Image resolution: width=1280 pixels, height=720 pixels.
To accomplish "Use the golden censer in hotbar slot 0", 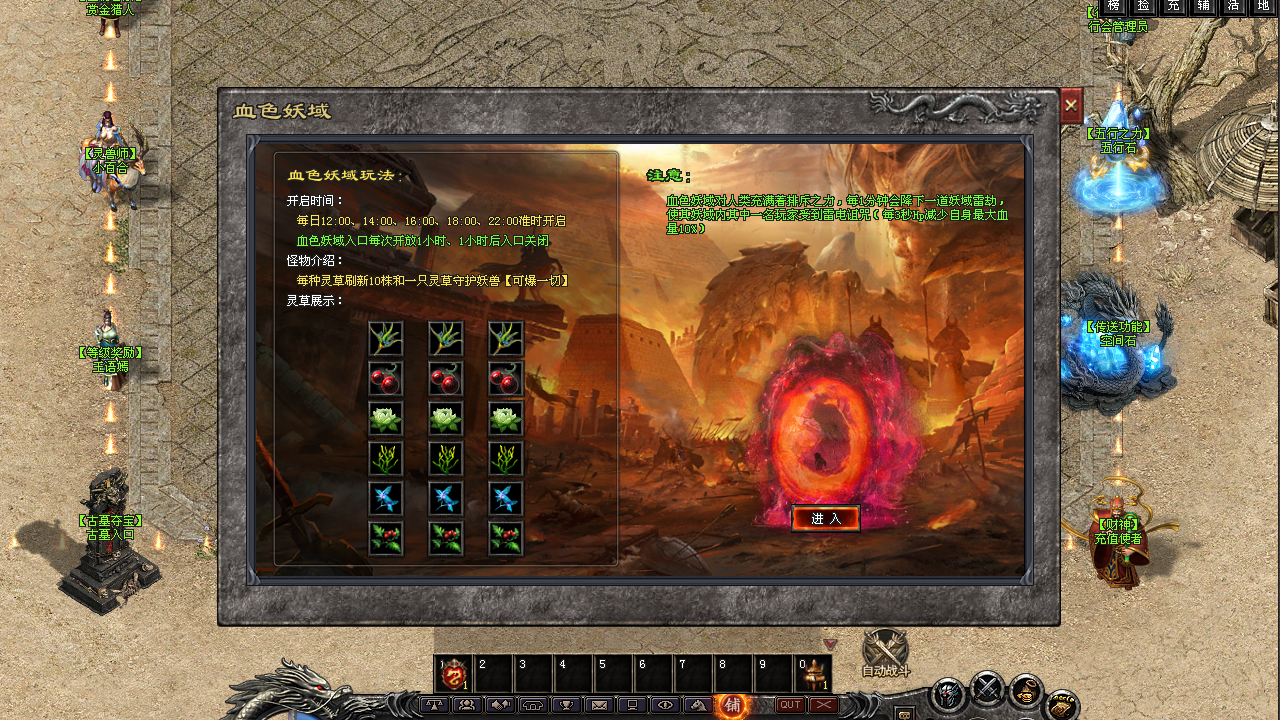I will (814, 674).
